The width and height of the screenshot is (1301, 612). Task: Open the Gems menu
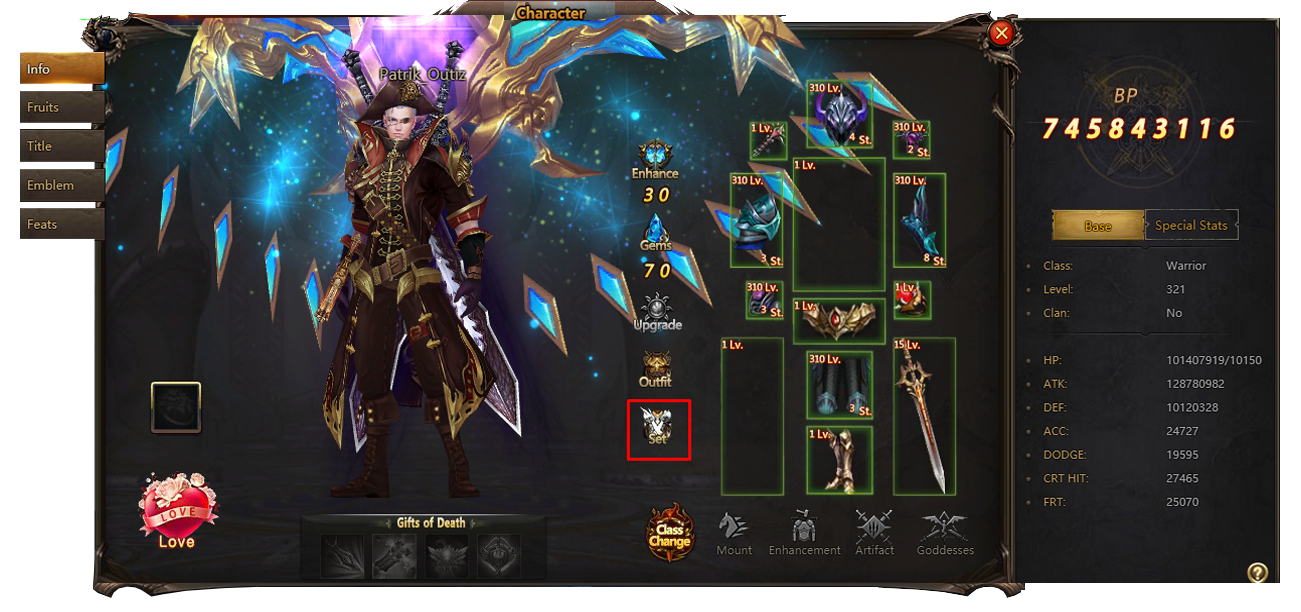coord(656,233)
